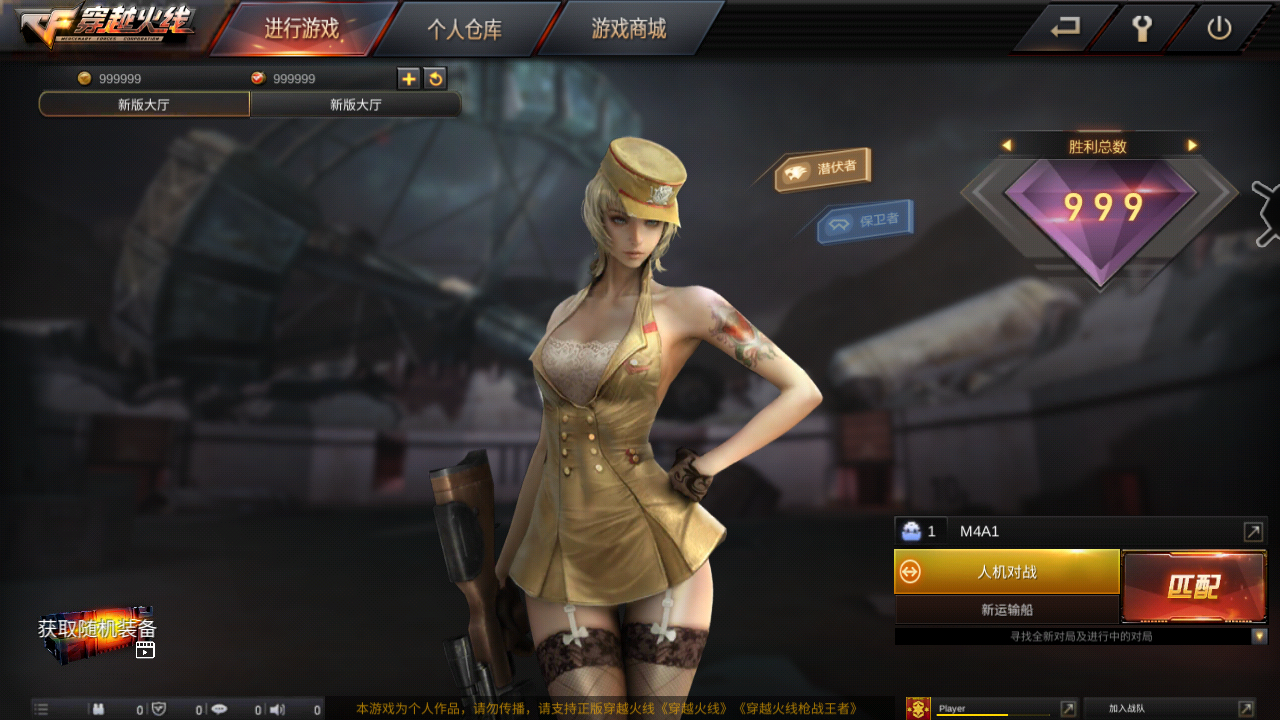Open the wrench settings icon top right
1280x720 pixels.
[1143, 29]
